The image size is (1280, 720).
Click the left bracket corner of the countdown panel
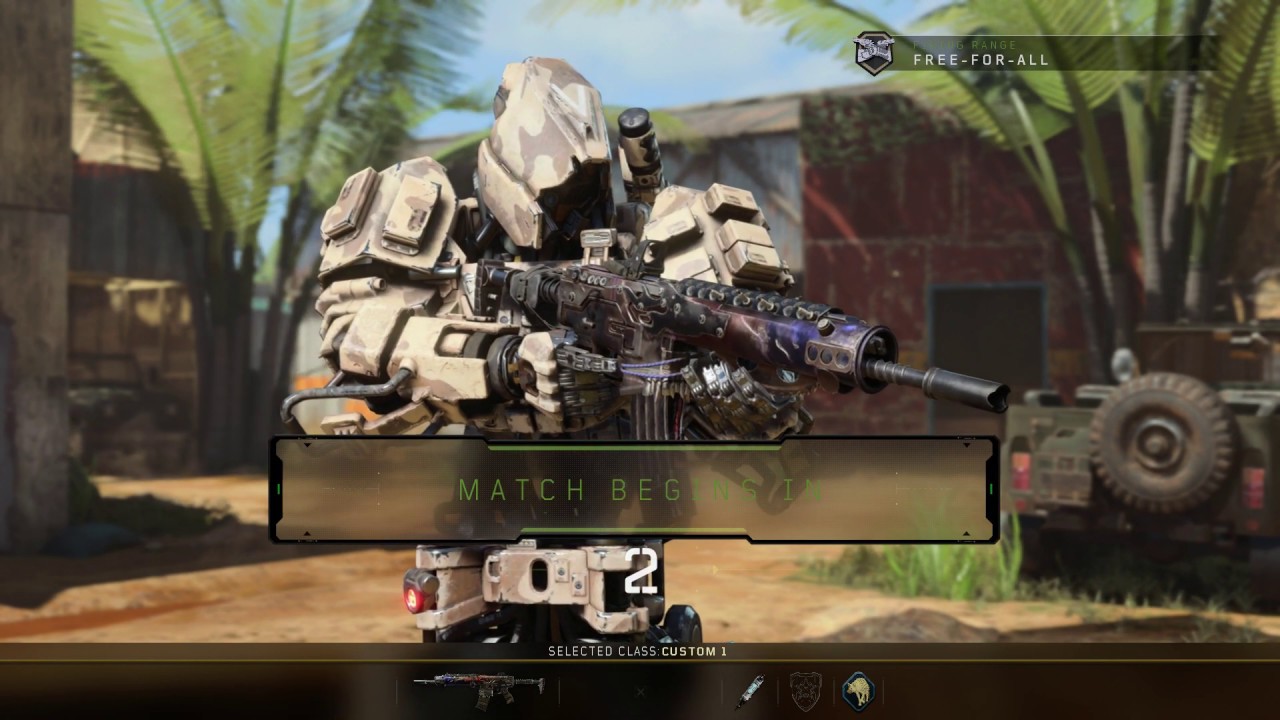tap(277, 490)
